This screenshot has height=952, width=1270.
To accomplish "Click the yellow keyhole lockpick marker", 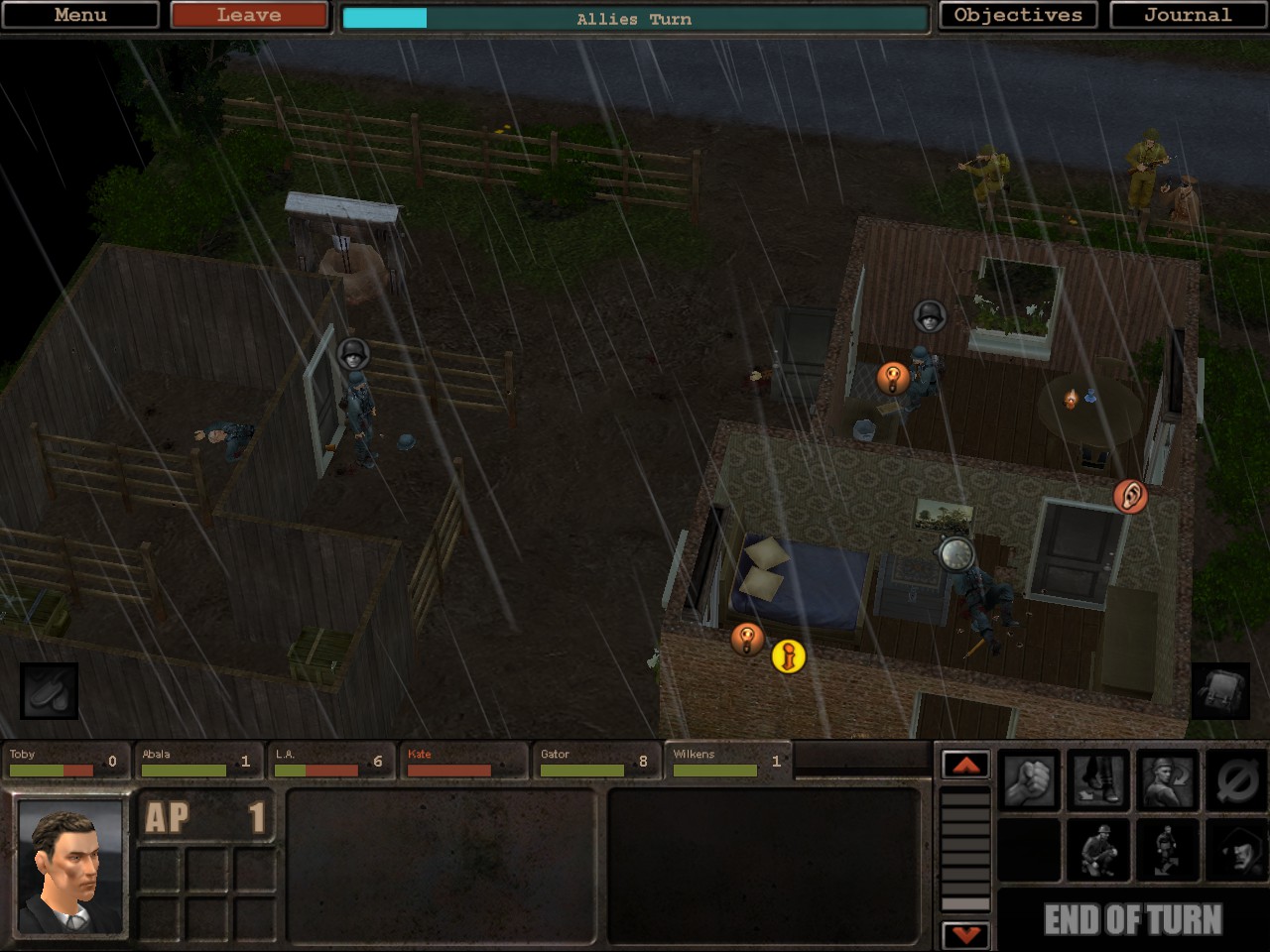I will pos(787,656).
